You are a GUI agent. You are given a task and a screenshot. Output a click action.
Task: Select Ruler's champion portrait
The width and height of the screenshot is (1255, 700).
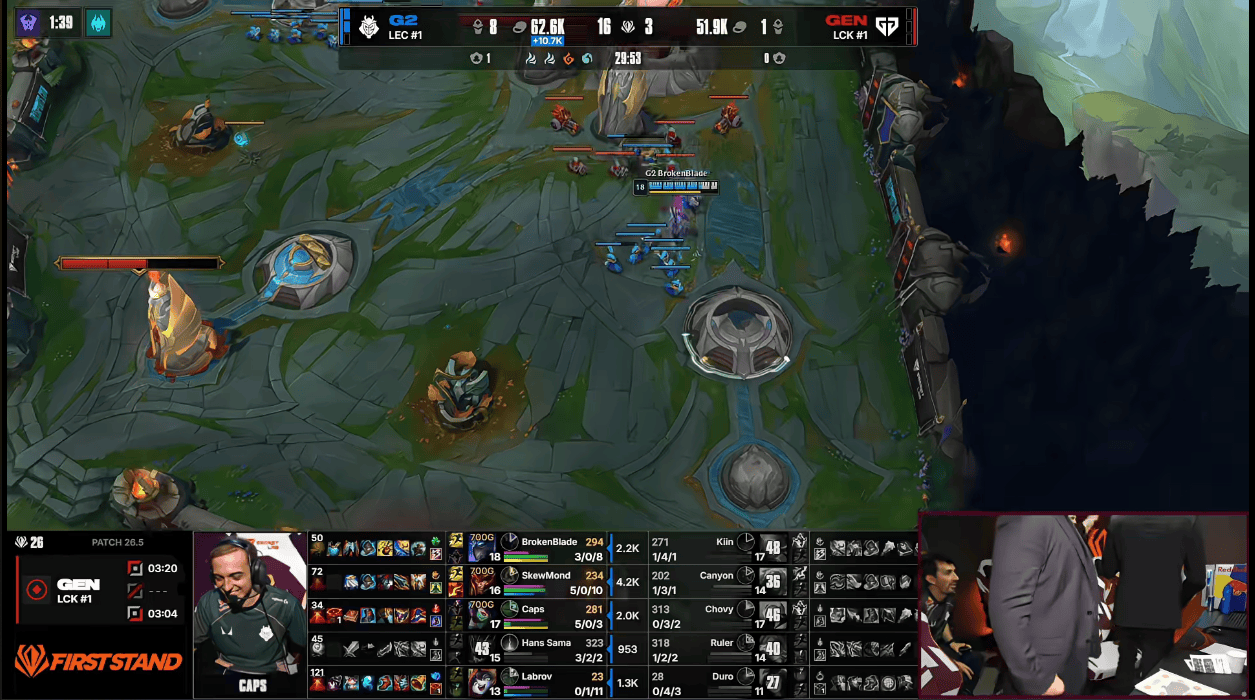772,648
